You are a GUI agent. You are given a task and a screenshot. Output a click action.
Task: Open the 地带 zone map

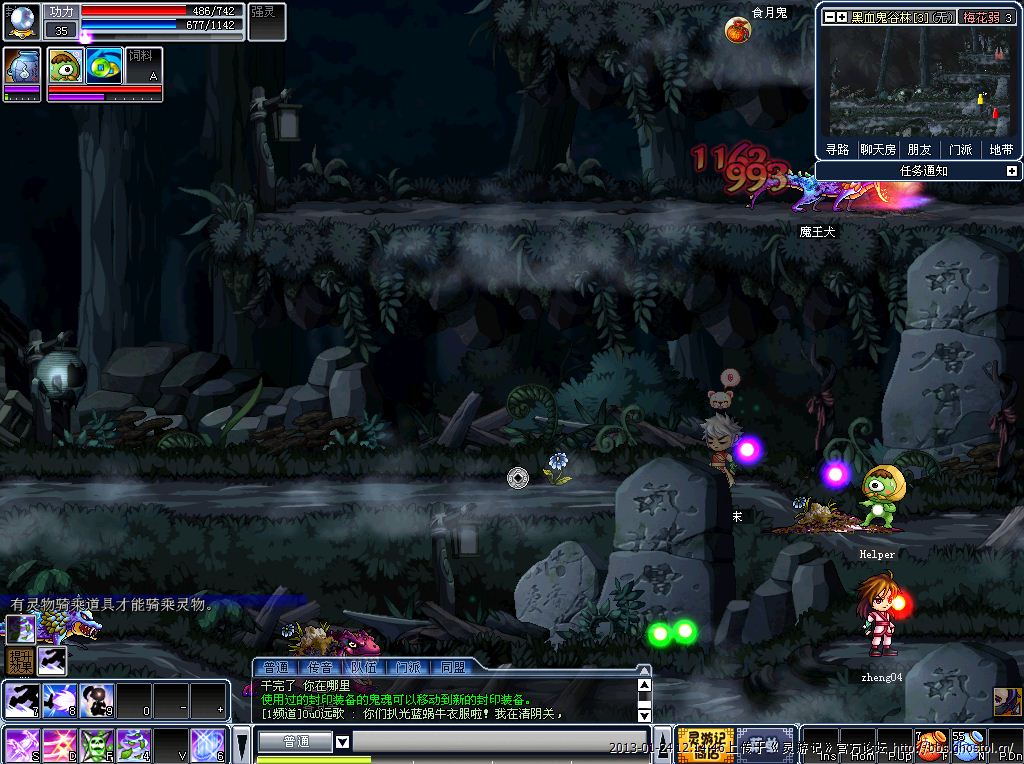point(1000,149)
